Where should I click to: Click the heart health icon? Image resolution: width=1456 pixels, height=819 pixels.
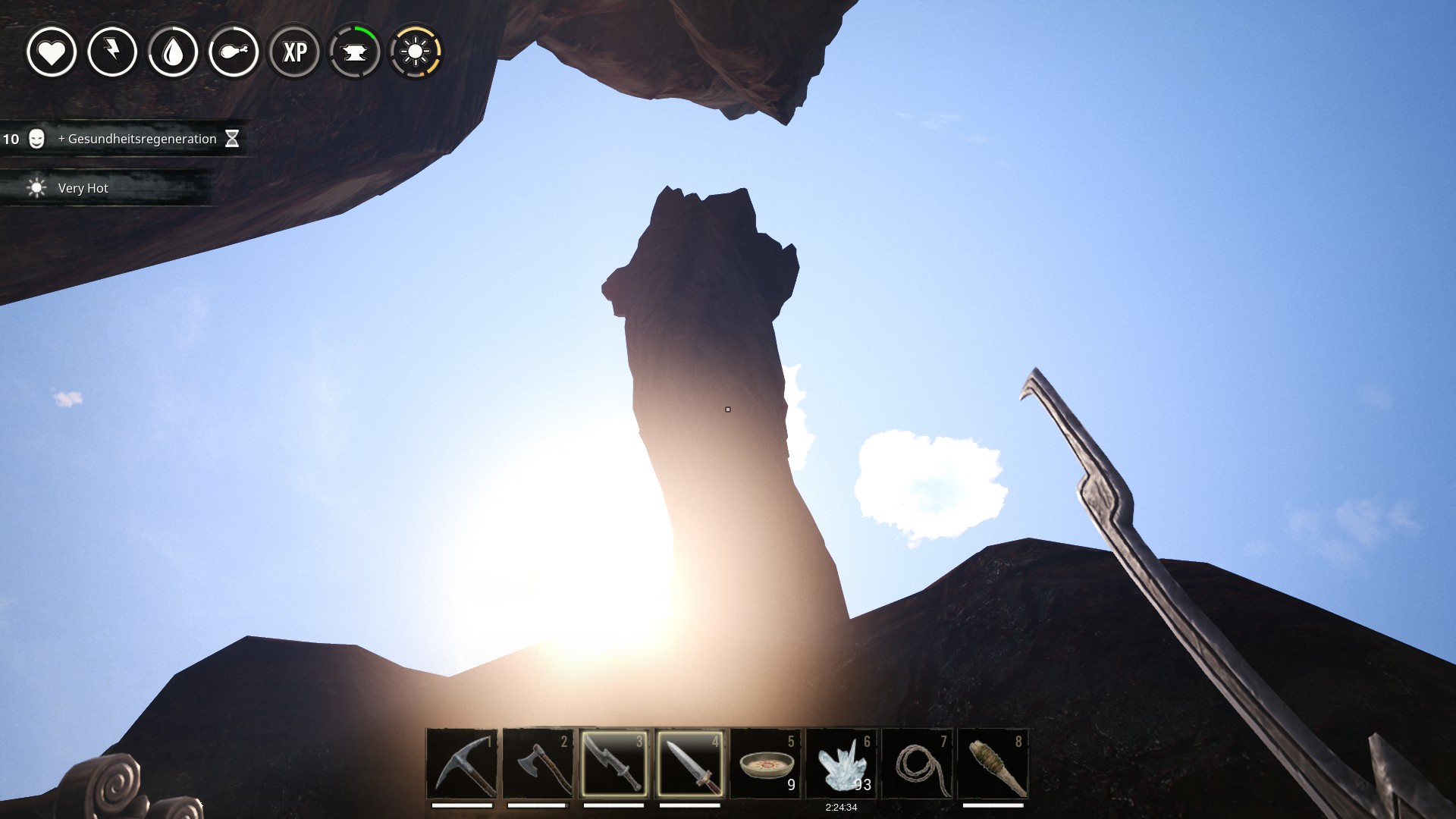point(52,52)
